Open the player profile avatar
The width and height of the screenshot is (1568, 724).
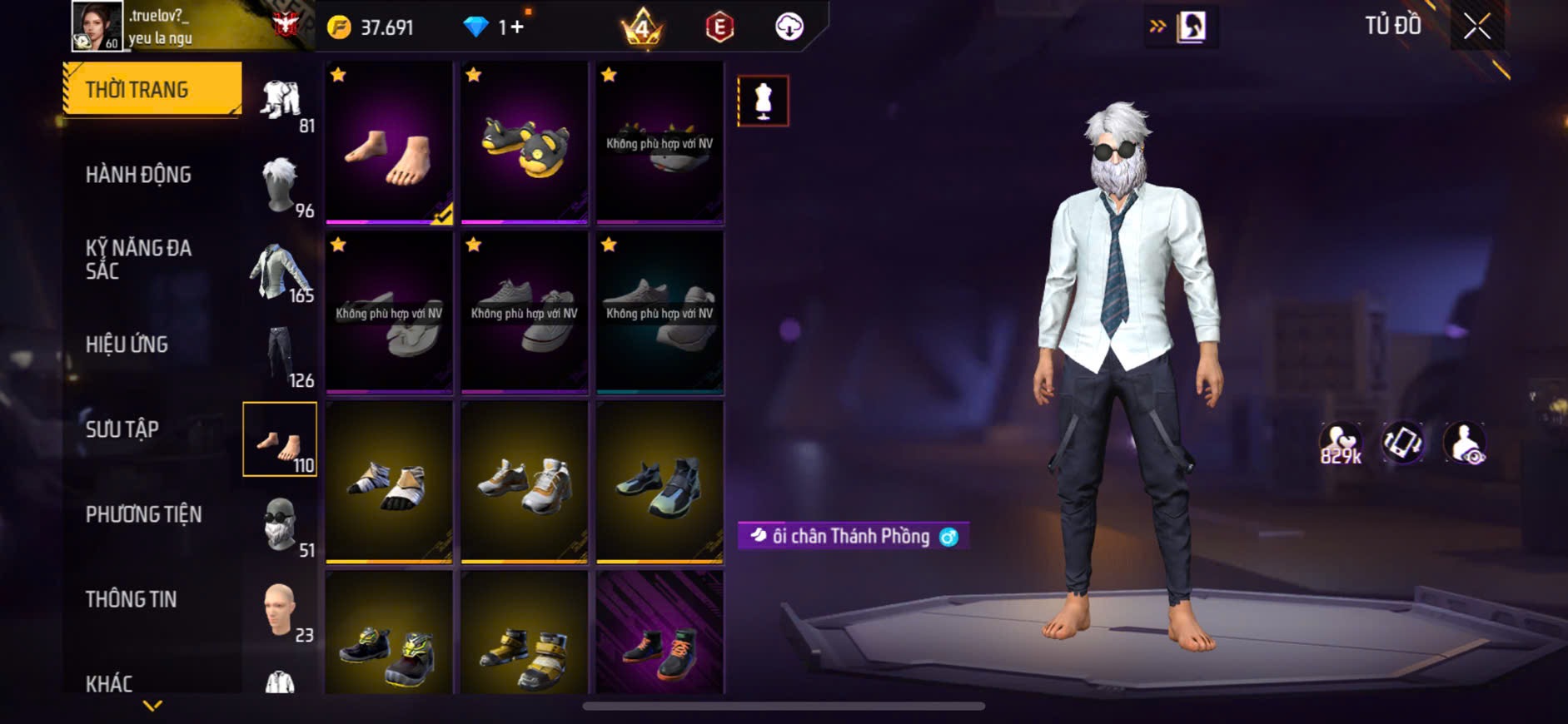[97, 27]
